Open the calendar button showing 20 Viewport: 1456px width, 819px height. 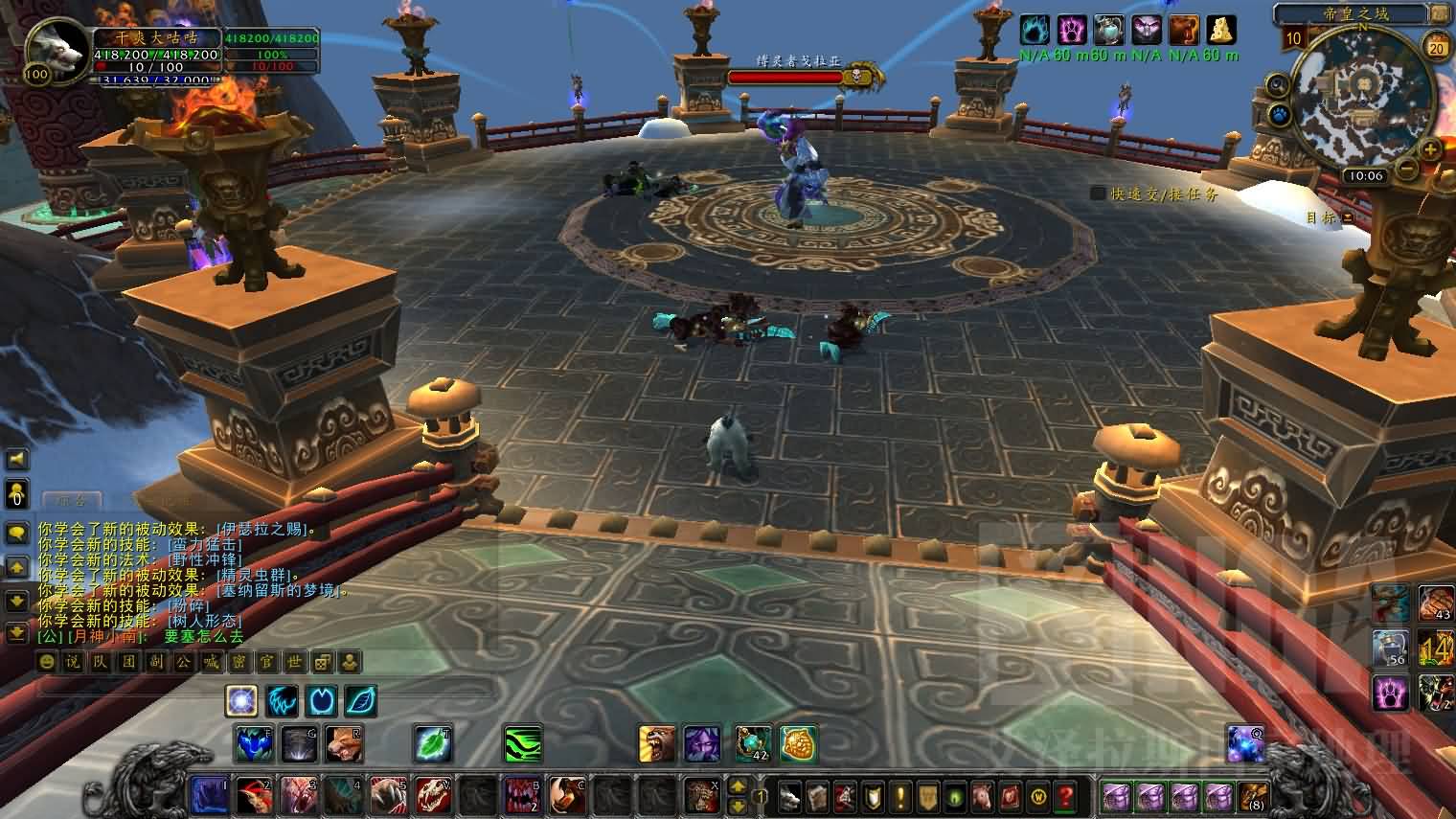[x=1436, y=46]
